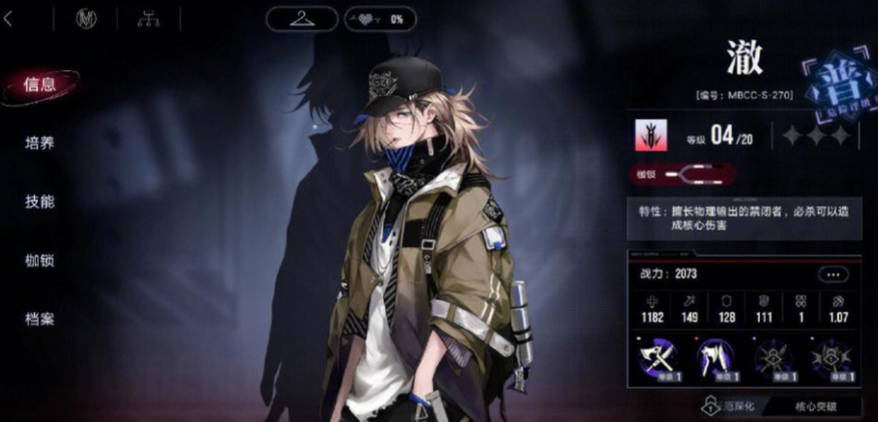
Task: Open the 枷锁 tab
Action: [x=40, y=260]
